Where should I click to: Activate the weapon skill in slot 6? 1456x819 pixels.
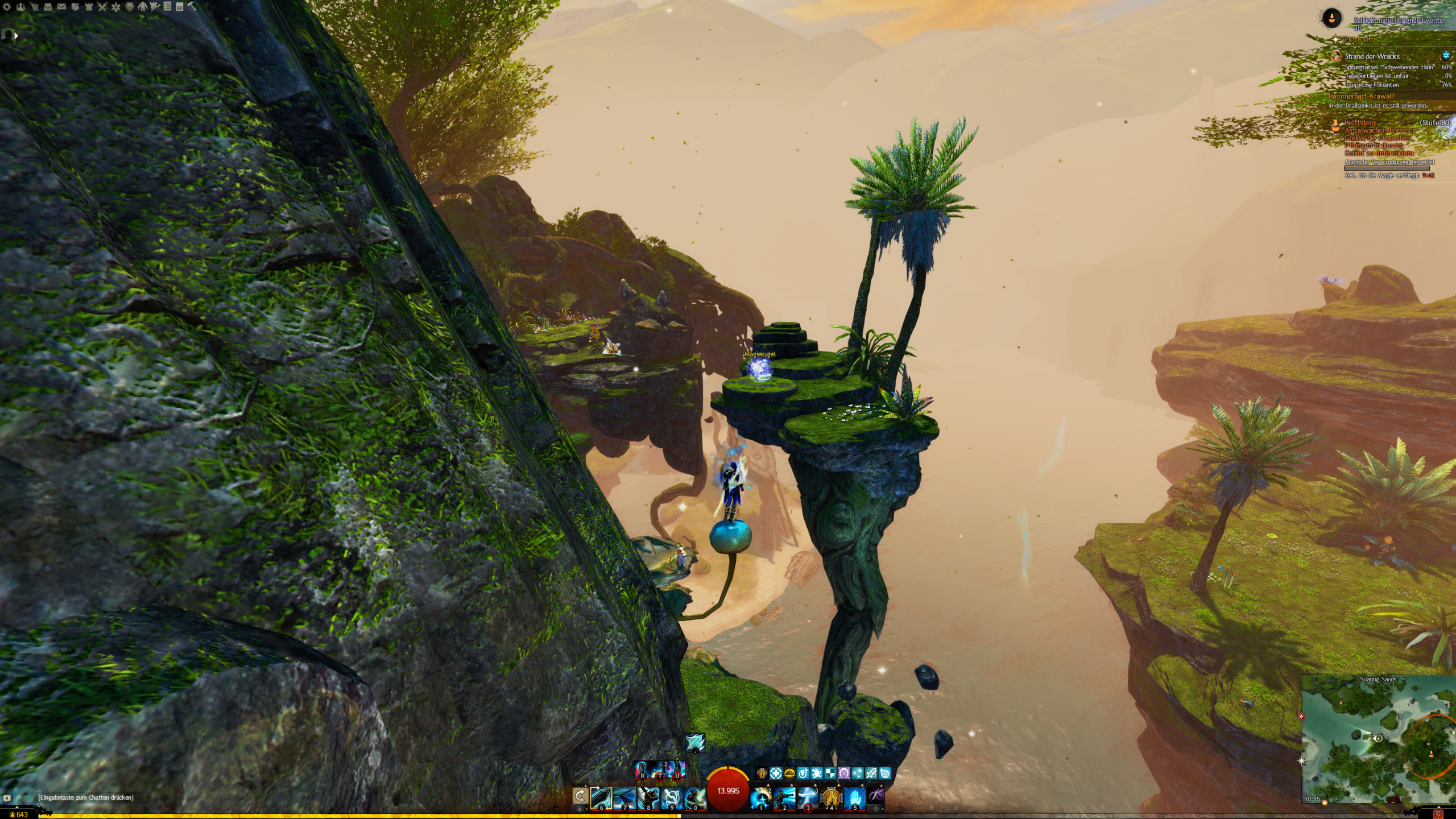[601, 798]
